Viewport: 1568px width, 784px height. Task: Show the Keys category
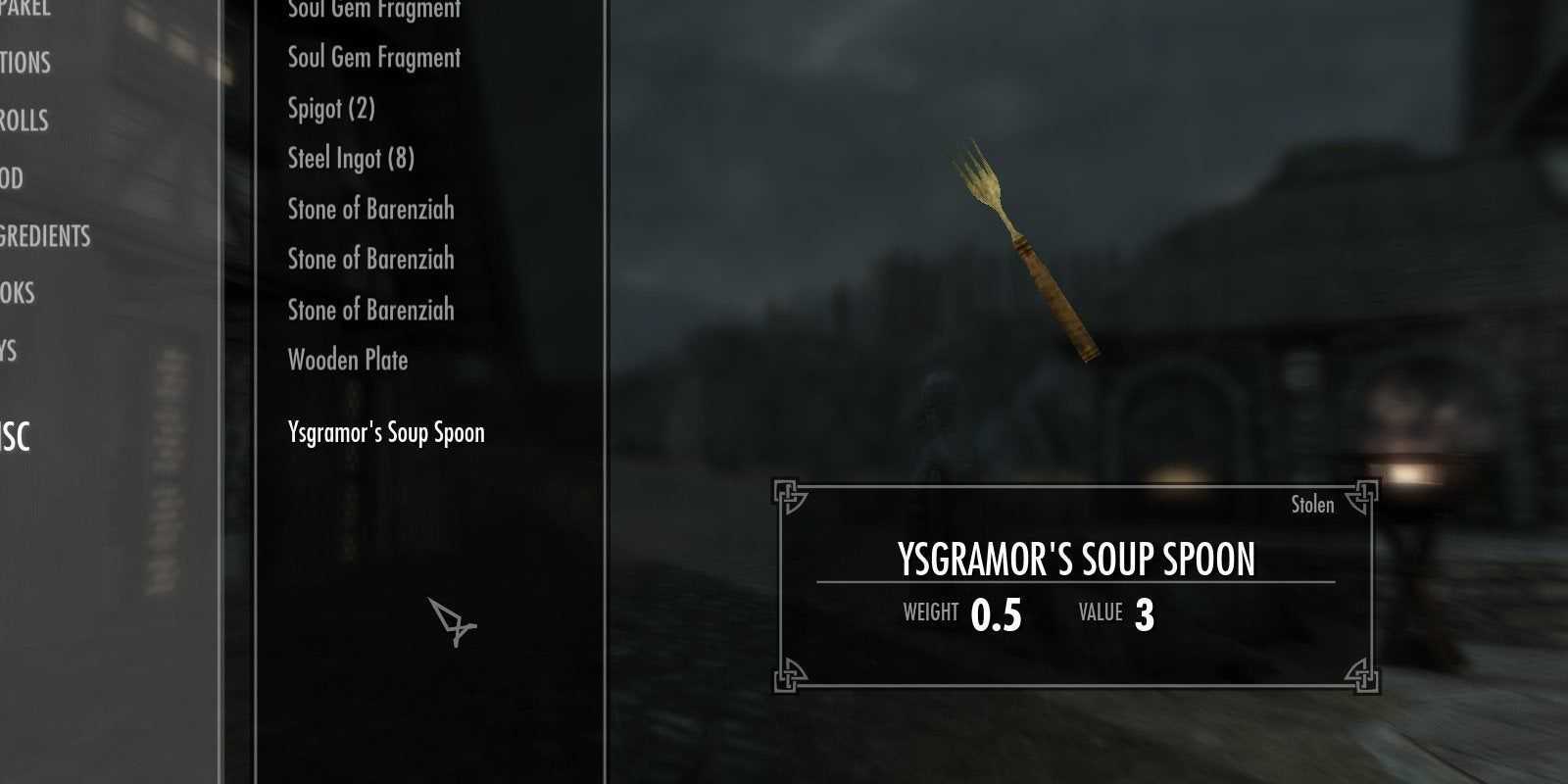(x=9, y=350)
